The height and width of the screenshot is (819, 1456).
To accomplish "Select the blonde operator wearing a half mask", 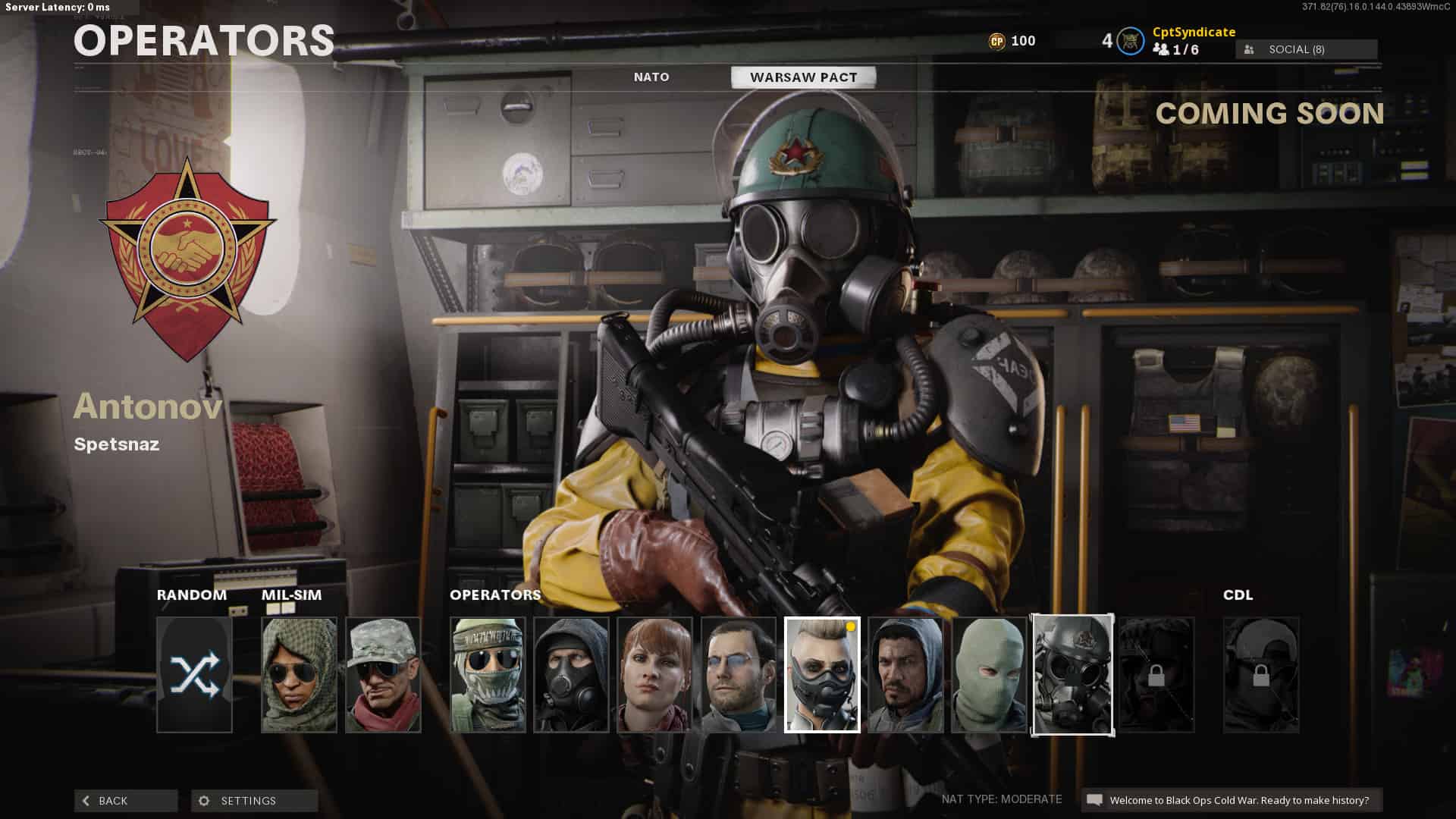I will (822, 675).
